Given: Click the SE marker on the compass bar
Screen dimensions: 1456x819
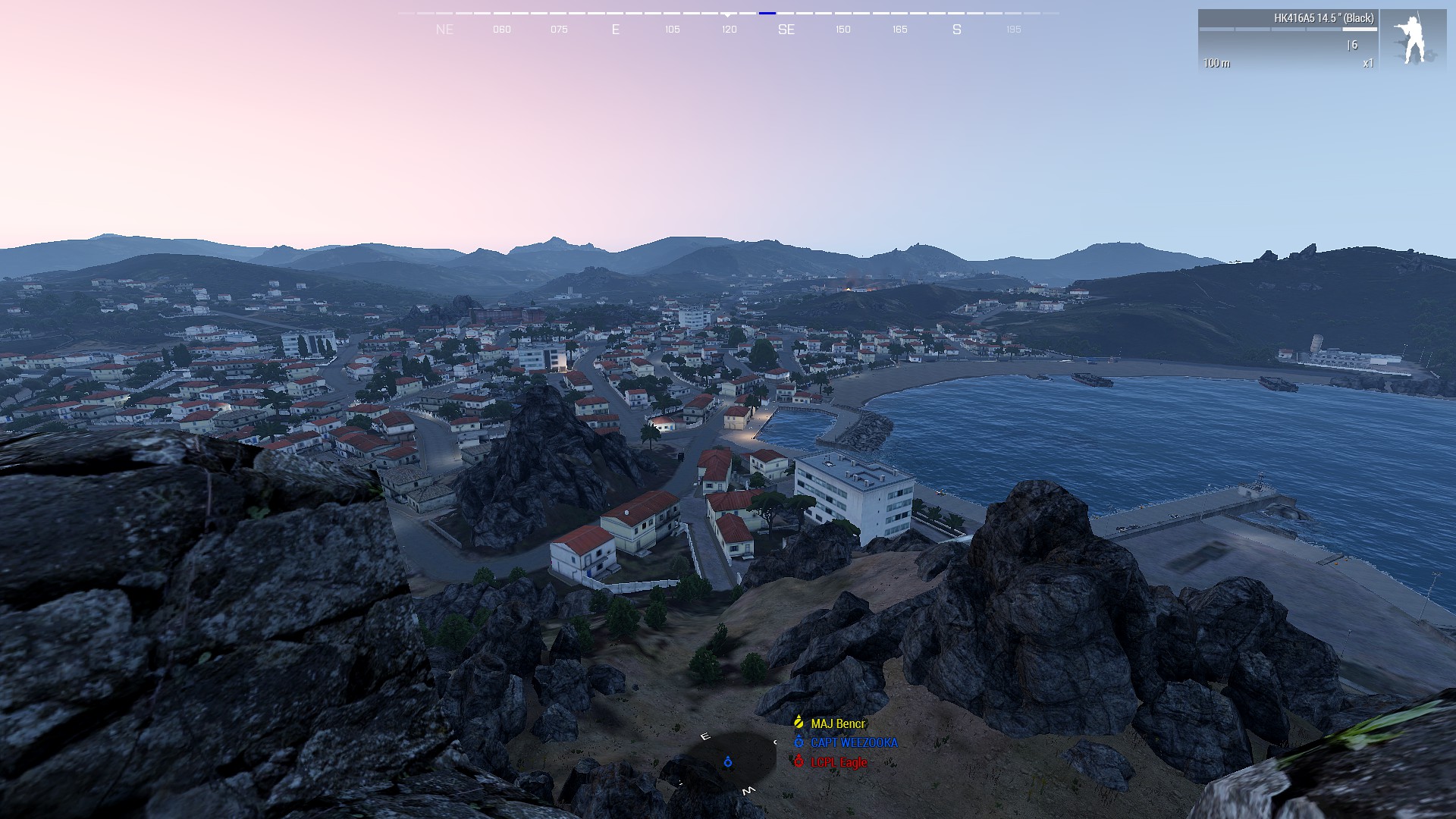Looking at the screenshot, I should click(786, 30).
